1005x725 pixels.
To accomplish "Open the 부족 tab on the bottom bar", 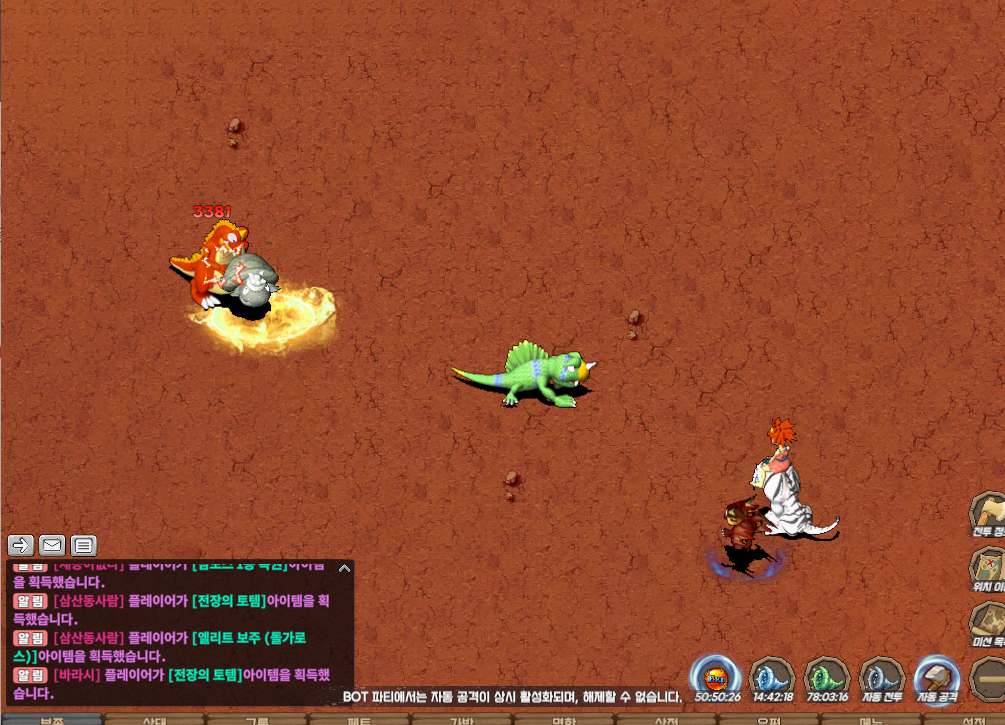I will point(52,719).
